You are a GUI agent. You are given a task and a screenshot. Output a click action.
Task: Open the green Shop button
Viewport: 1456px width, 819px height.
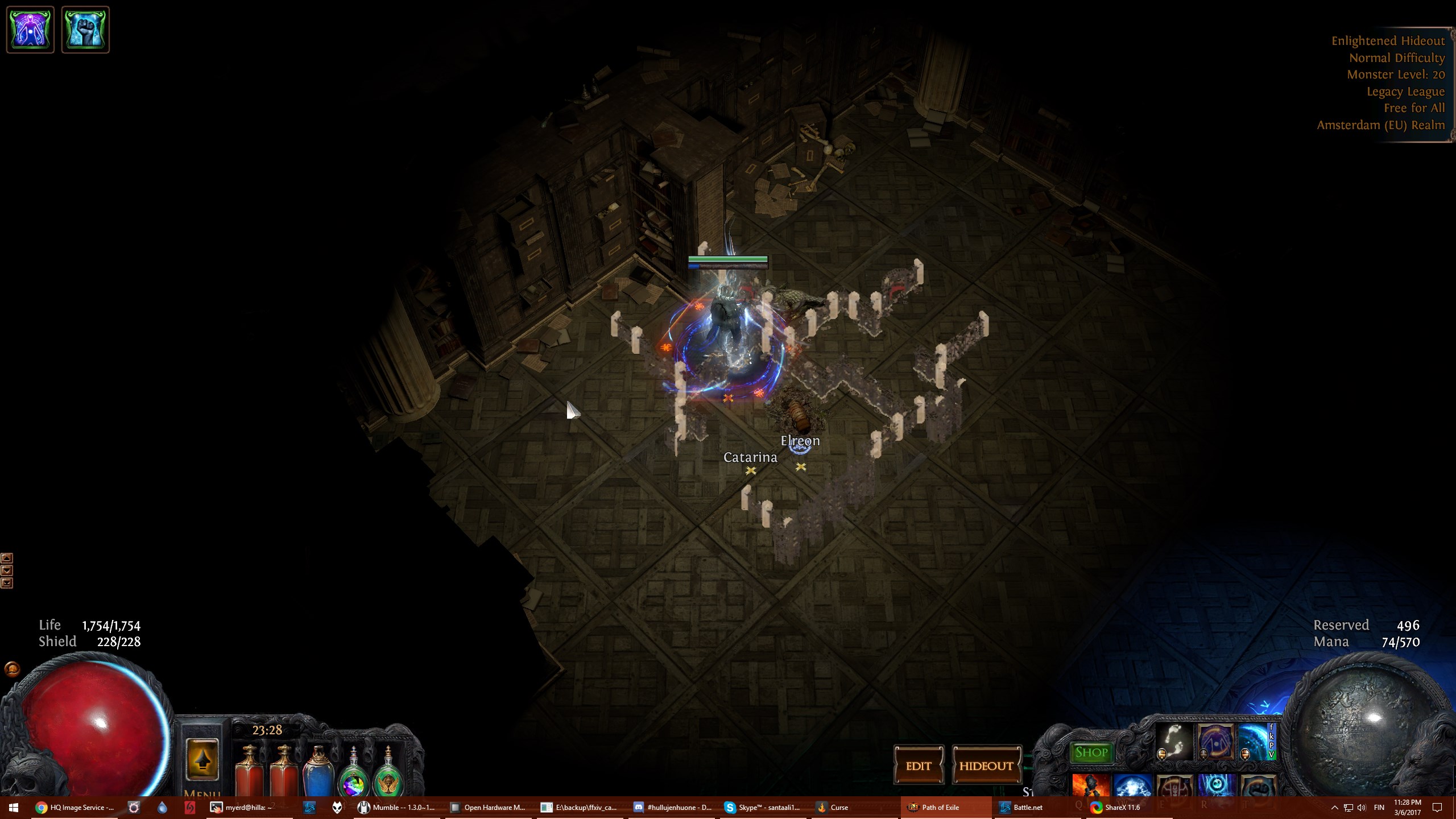(x=1091, y=752)
